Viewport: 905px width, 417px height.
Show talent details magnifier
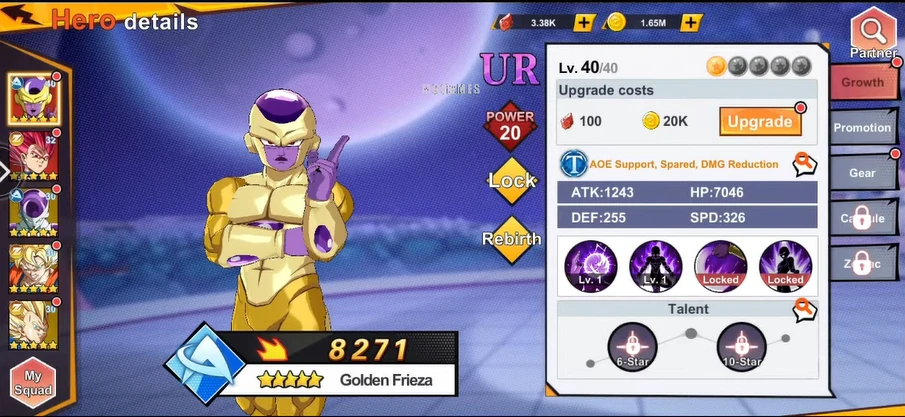tap(804, 311)
